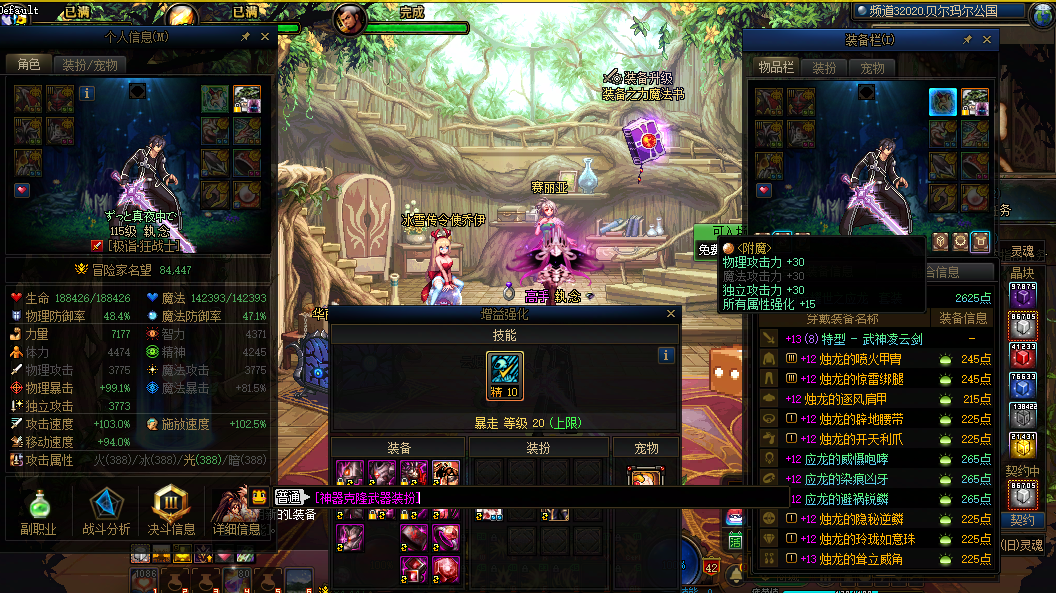Switch to the 宠物 tab in 装备栏

[872, 69]
